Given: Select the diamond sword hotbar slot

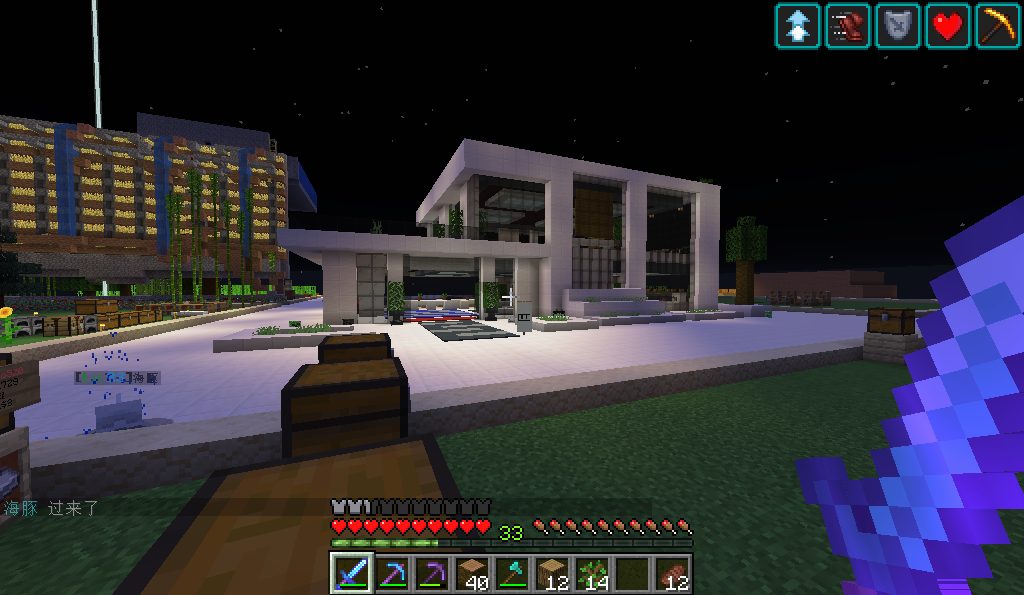Looking at the screenshot, I should pyautogui.click(x=351, y=574).
